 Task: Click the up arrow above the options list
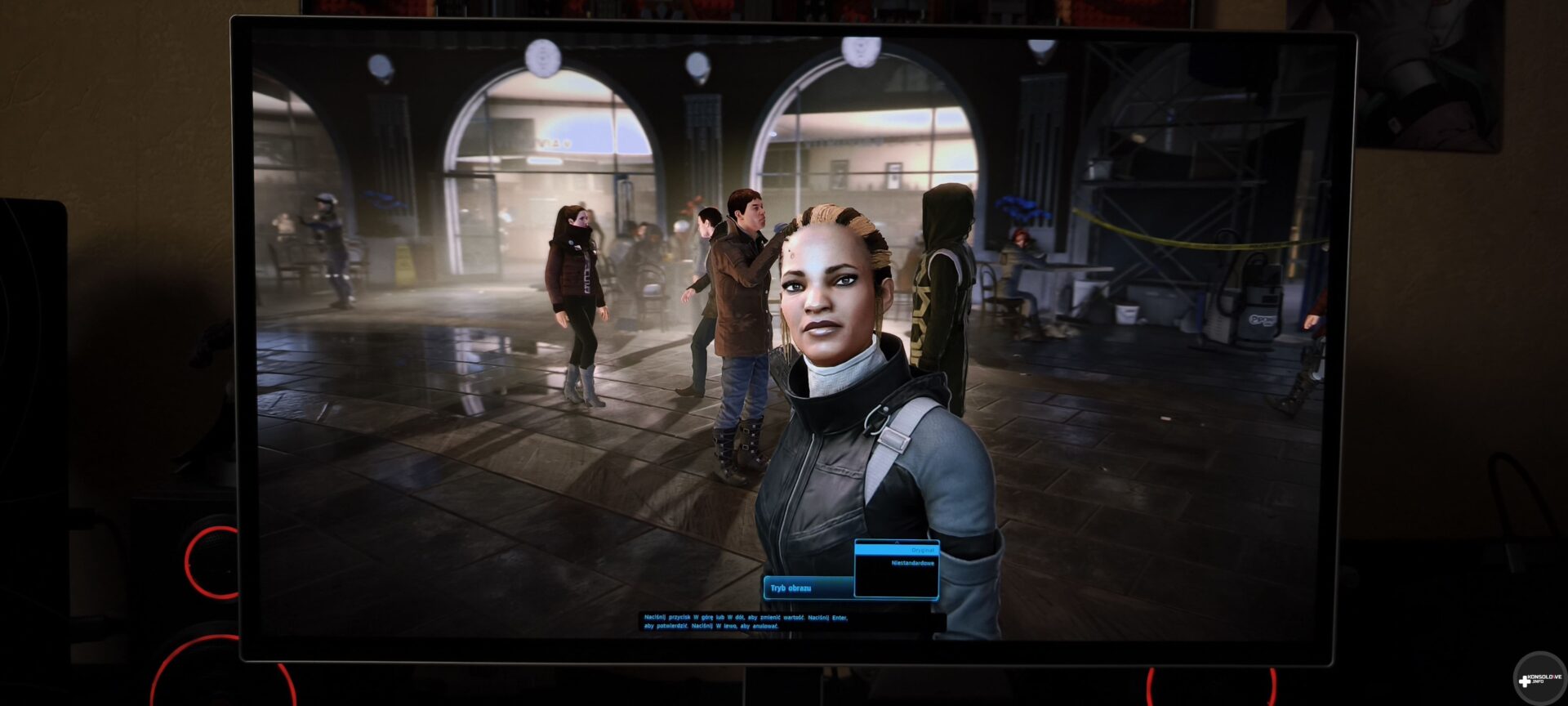pyautogui.click(x=897, y=542)
